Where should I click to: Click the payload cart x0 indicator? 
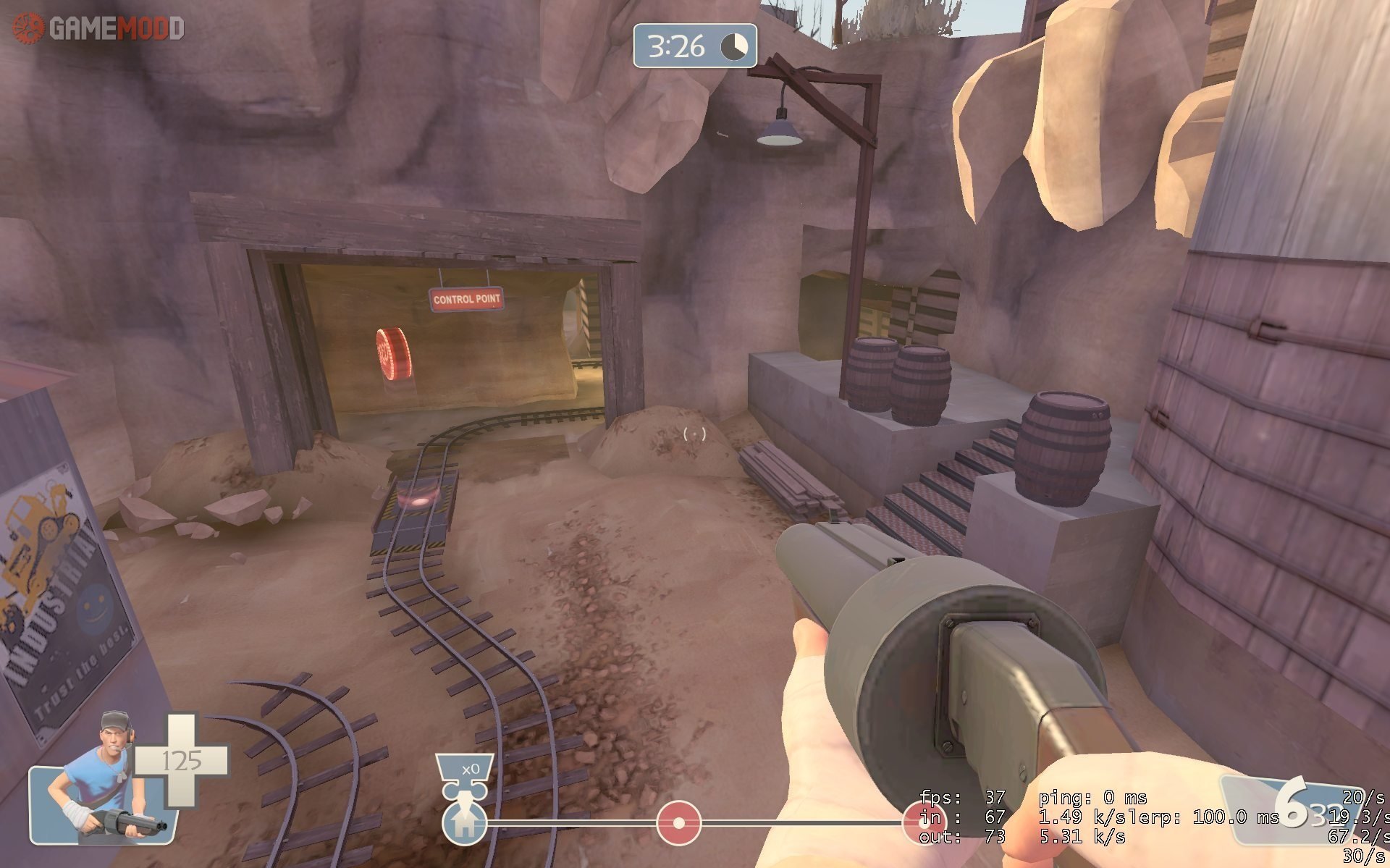coord(465,770)
